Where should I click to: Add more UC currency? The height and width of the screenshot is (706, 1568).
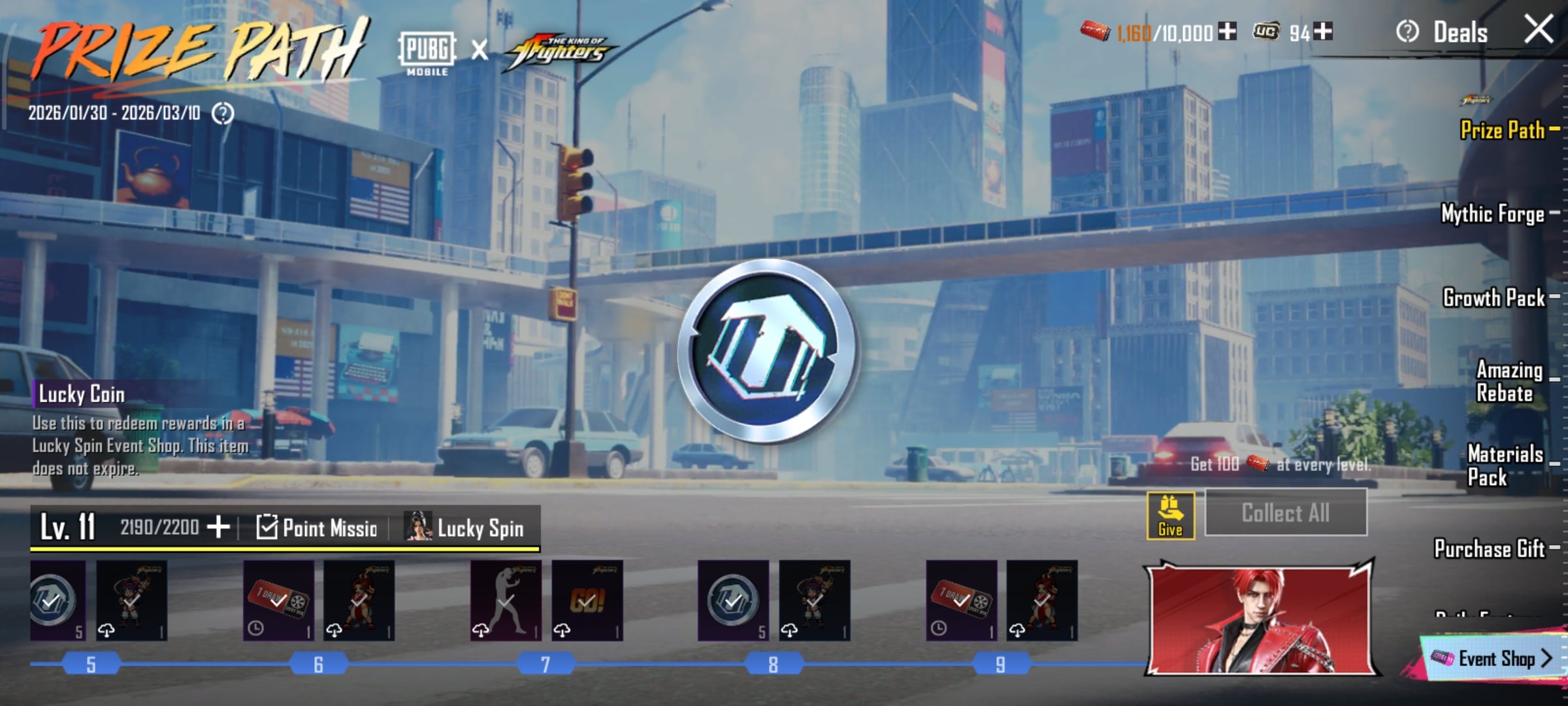click(x=1324, y=31)
